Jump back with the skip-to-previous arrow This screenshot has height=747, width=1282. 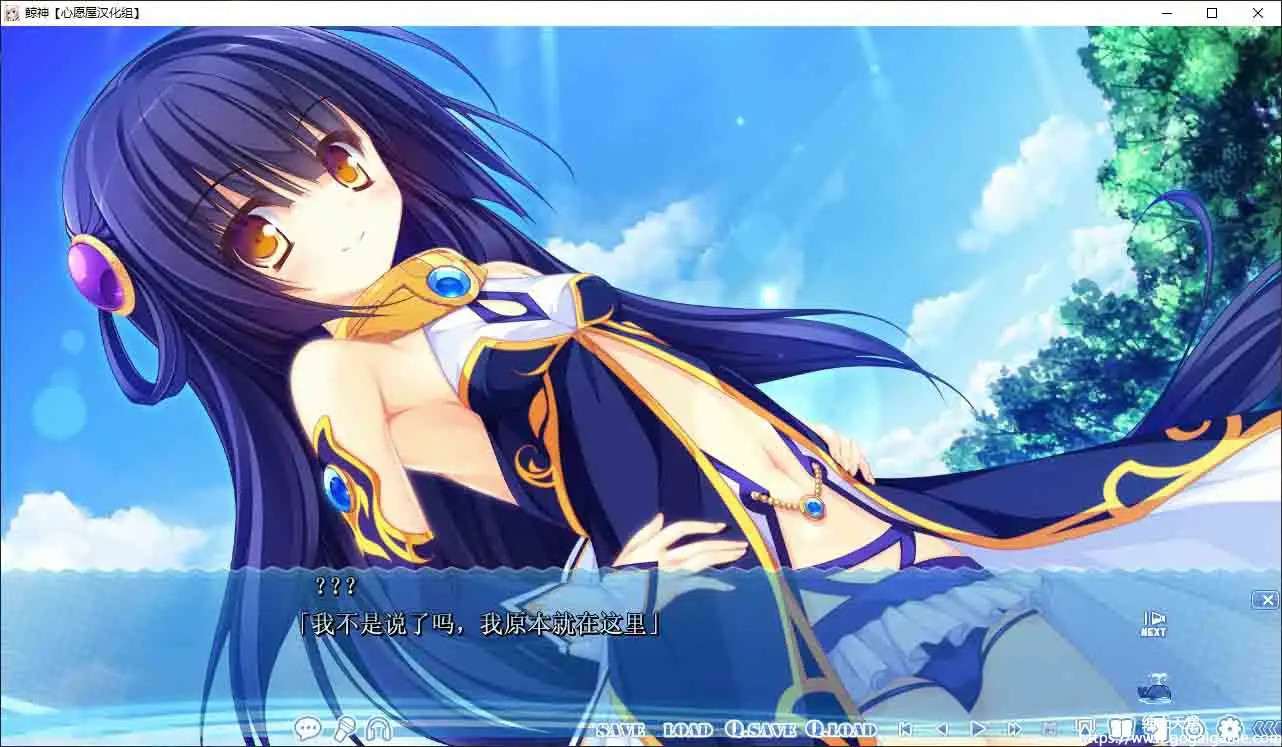pyautogui.click(x=905, y=729)
